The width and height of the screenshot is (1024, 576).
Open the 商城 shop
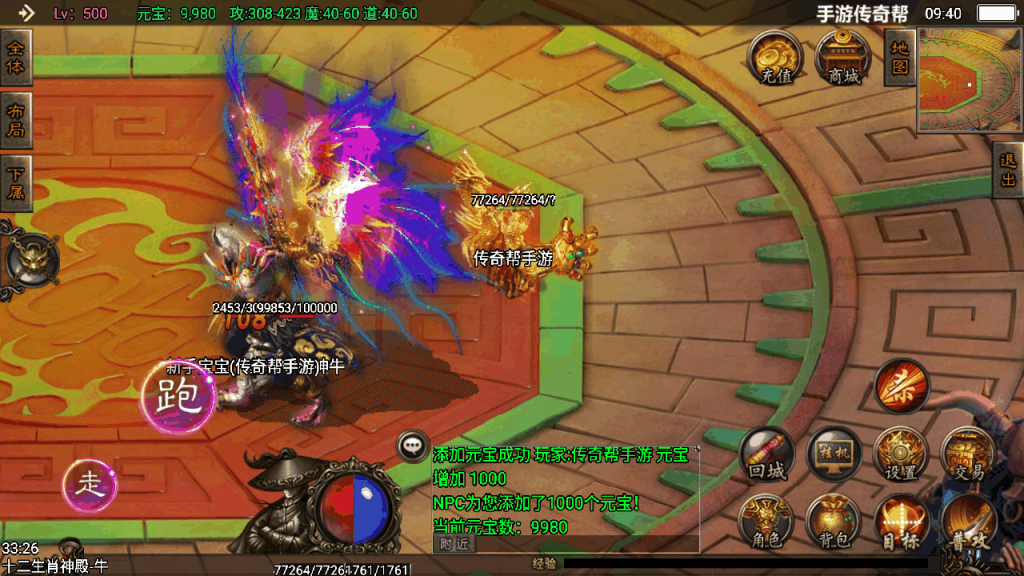843,58
